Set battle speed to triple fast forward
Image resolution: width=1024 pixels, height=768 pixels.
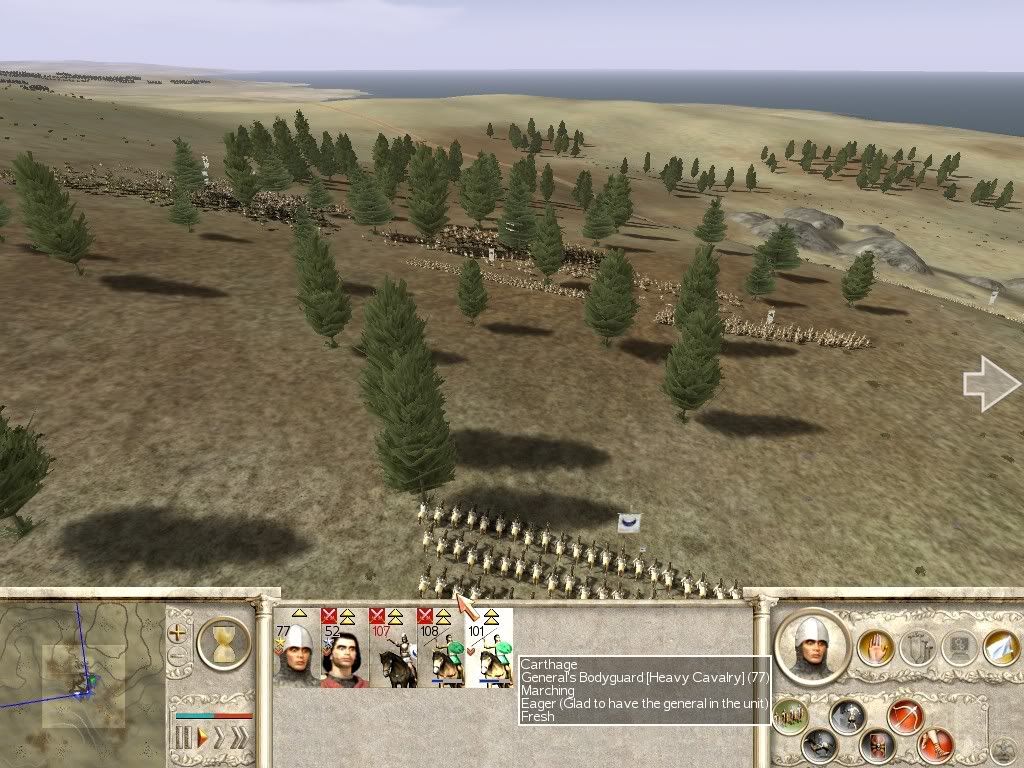pyautogui.click(x=238, y=738)
